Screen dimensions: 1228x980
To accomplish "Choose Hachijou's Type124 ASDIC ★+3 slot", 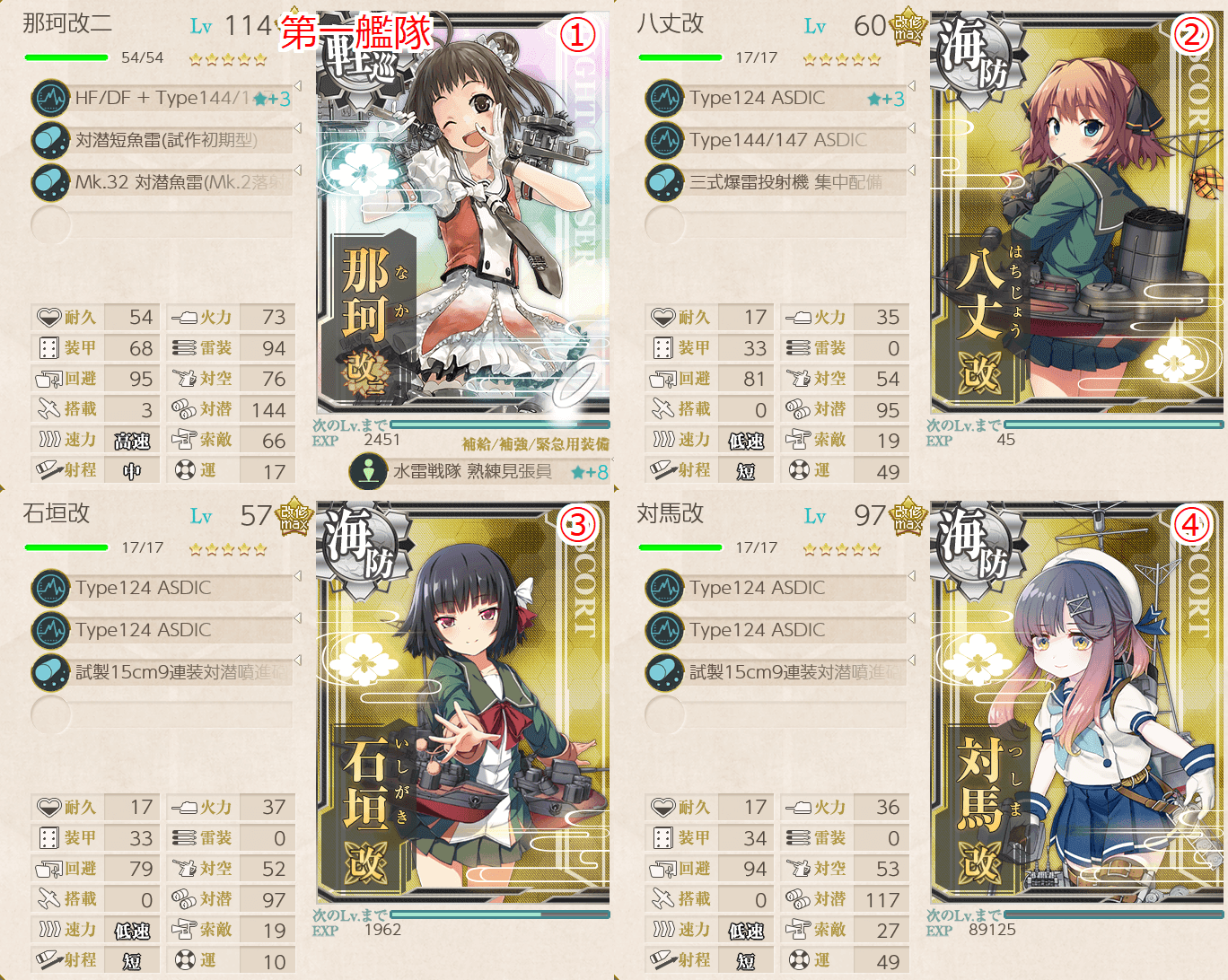I will coord(777,98).
